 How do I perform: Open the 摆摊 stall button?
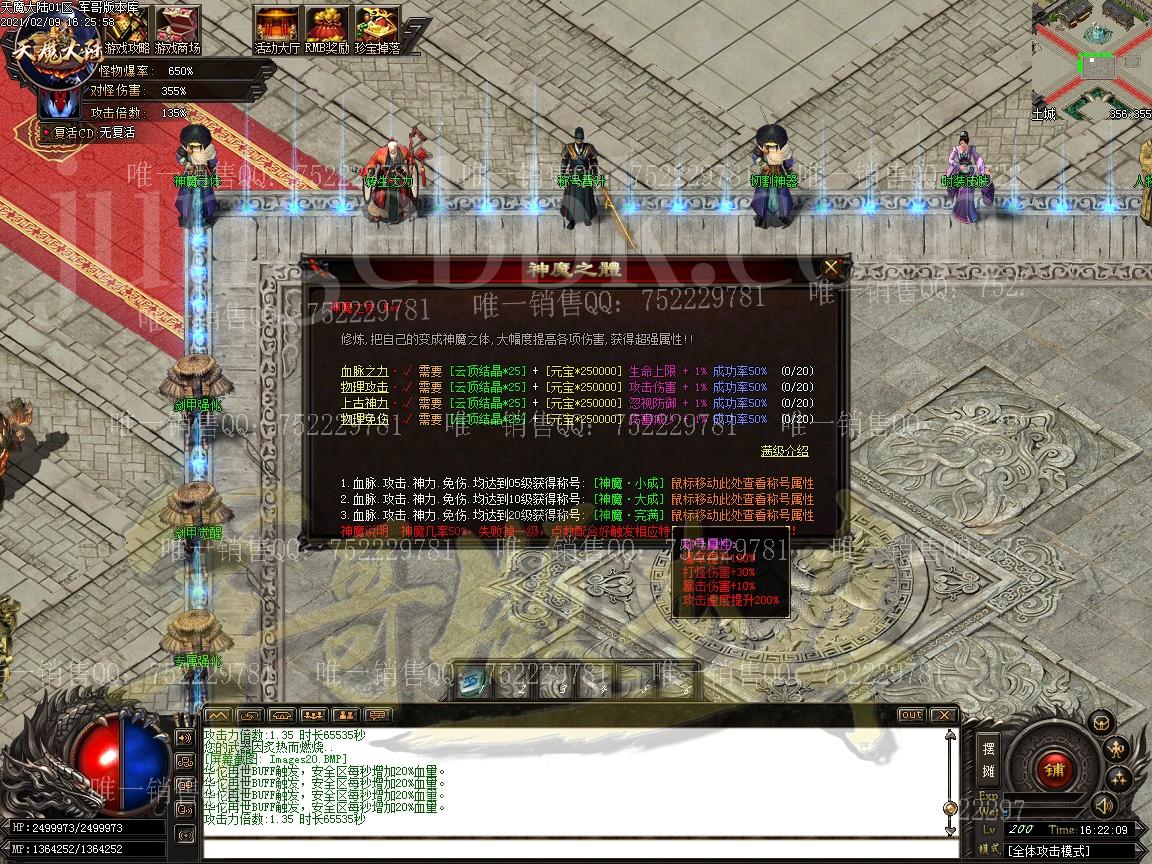(988, 759)
